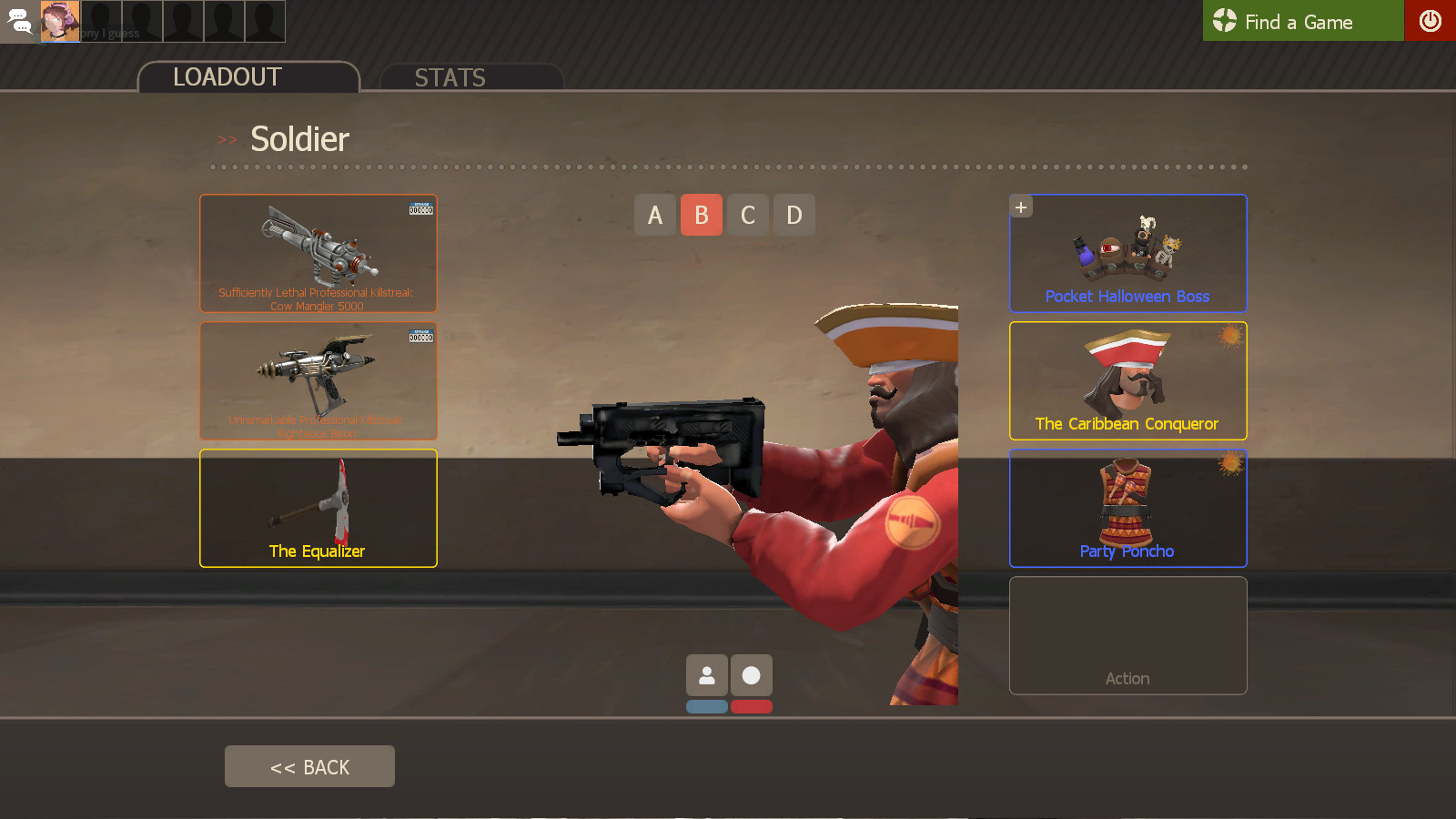Select loadout preset C
The width and height of the screenshot is (1456, 819).
click(x=748, y=215)
